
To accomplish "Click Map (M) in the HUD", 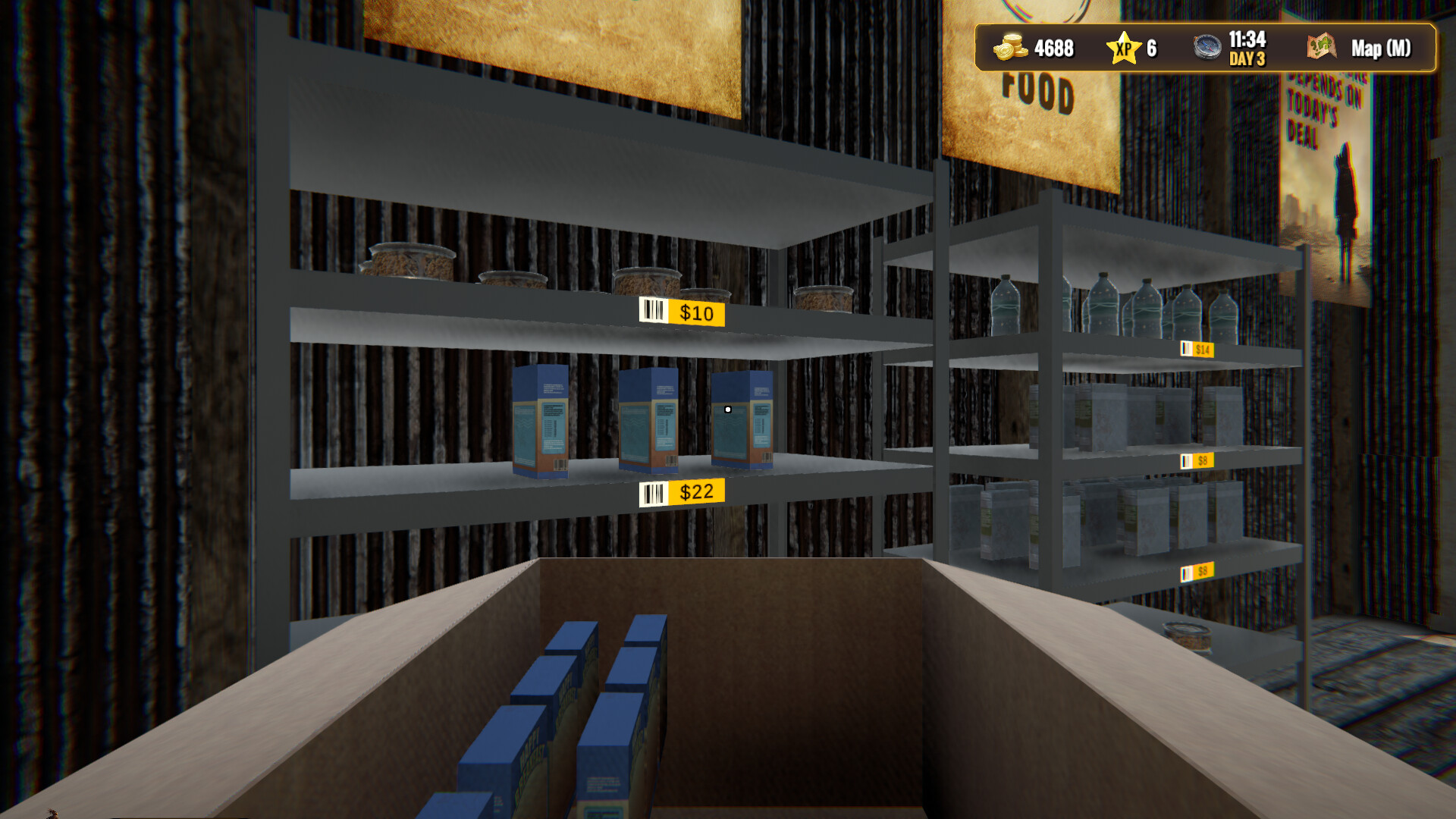I will tap(1380, 49).
